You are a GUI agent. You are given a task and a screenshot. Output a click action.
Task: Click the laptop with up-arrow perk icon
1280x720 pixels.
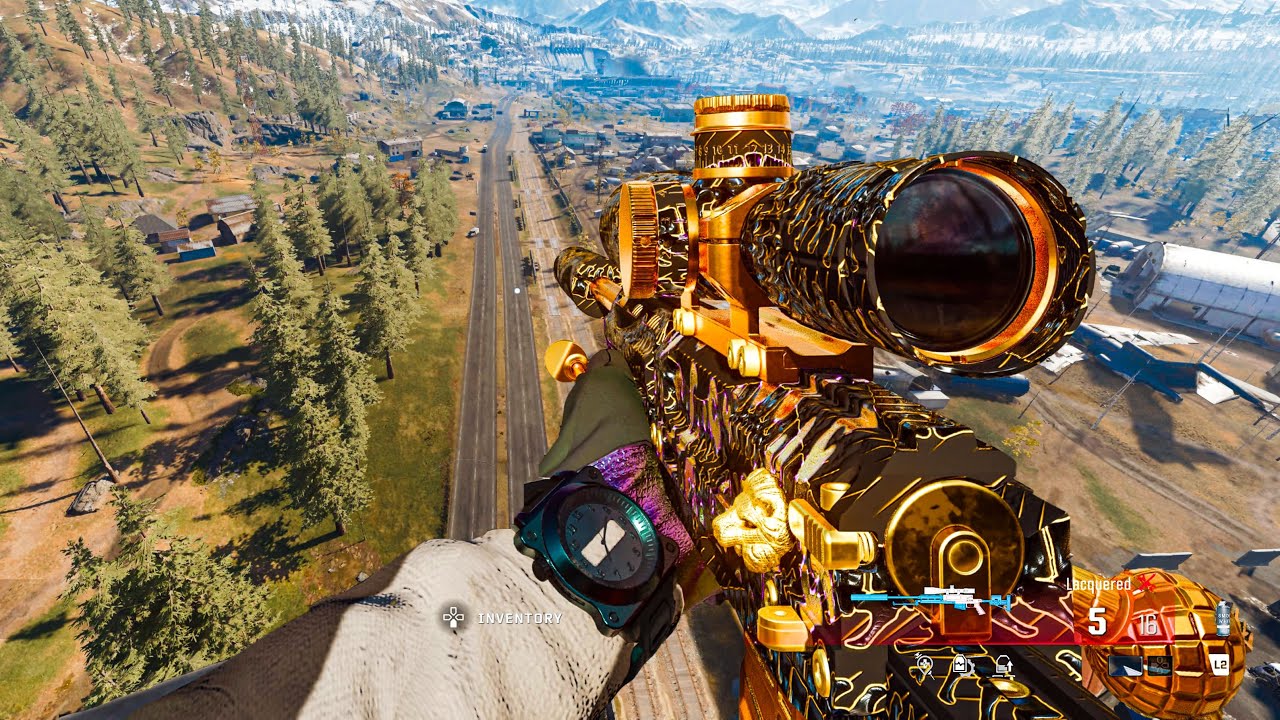(1002, 664)
